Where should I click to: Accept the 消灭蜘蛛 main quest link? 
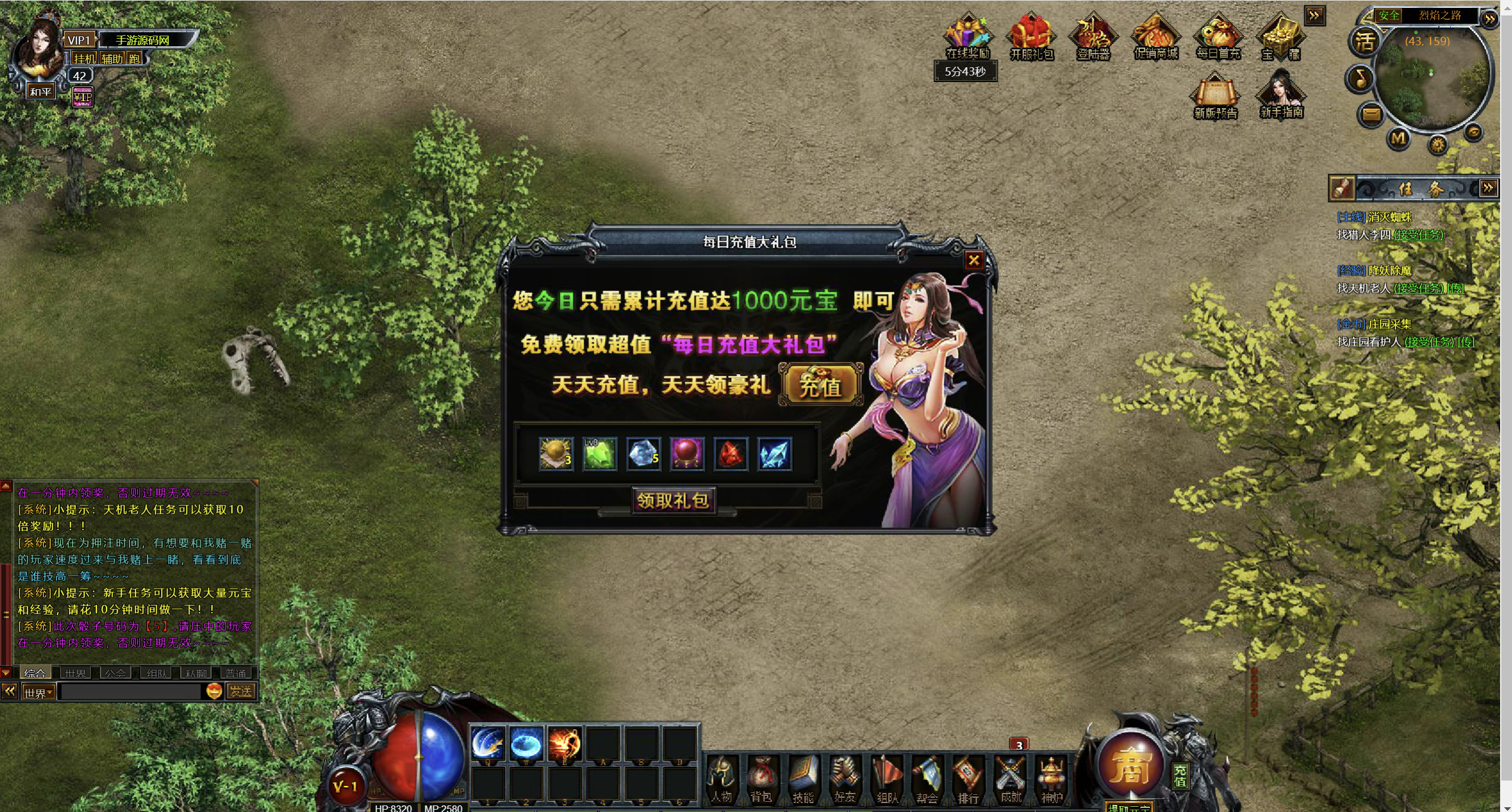tap(1418, 235)
